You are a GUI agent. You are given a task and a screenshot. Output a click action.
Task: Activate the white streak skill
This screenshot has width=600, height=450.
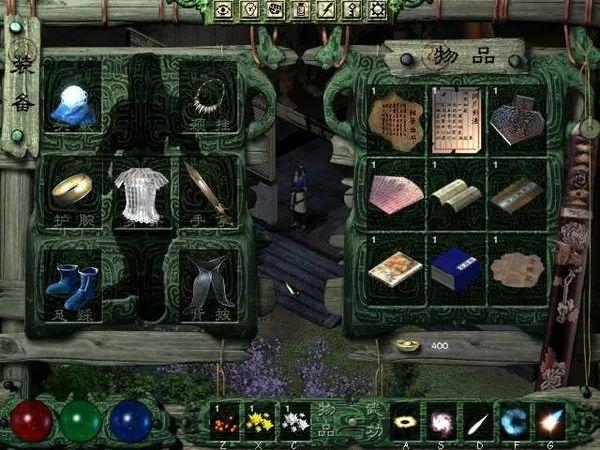478,421
